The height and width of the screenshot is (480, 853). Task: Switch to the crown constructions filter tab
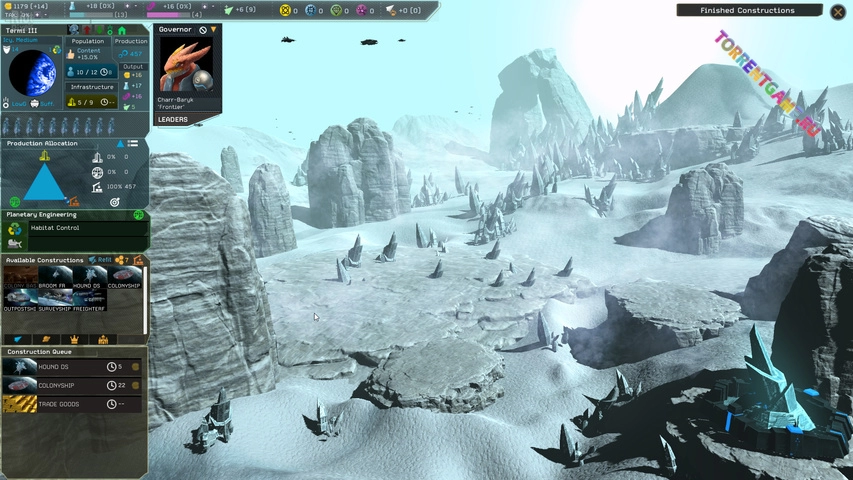(74, 340)
